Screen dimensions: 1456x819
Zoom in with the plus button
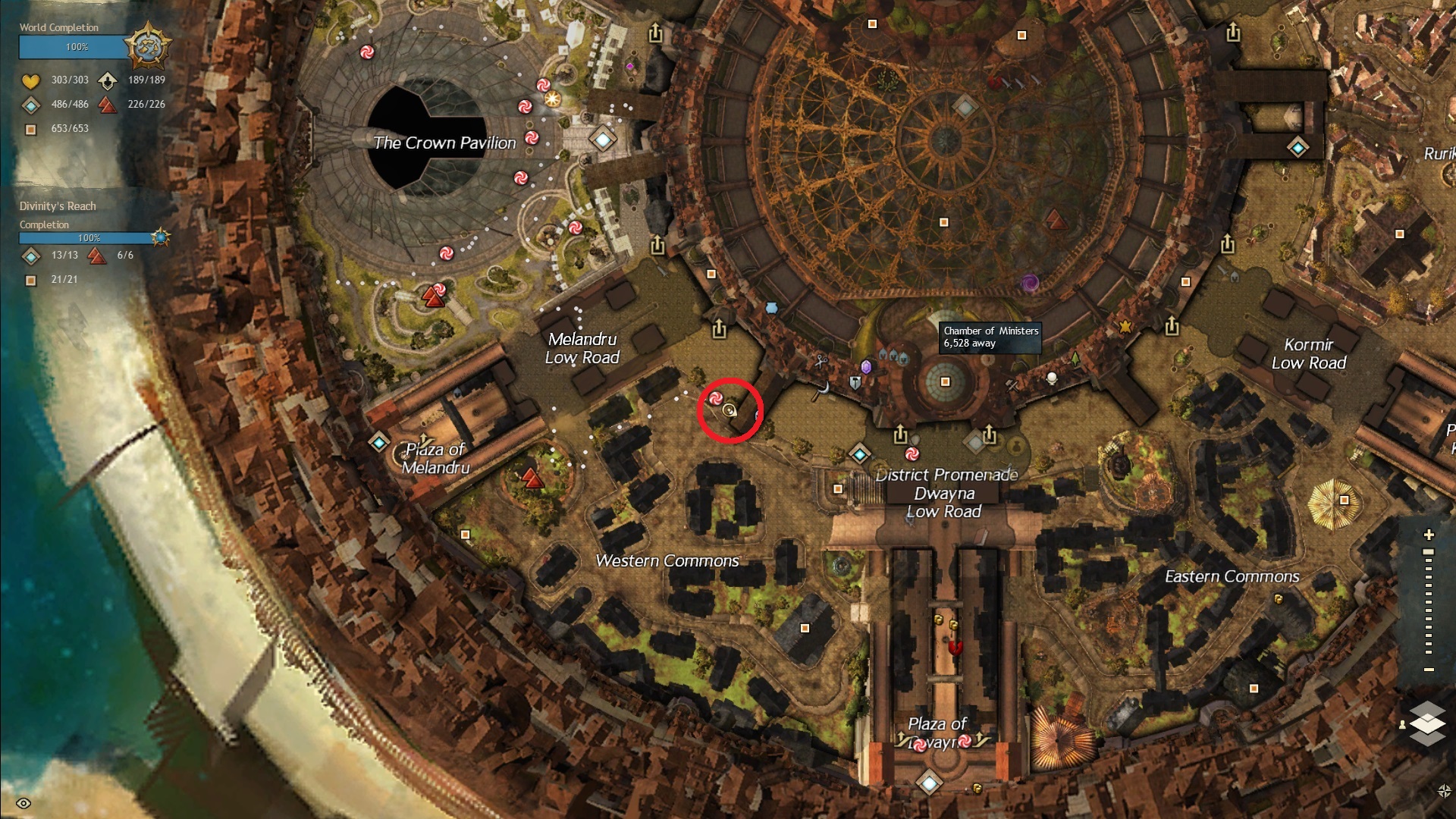pyautogui.click(x=1429, y=535)
